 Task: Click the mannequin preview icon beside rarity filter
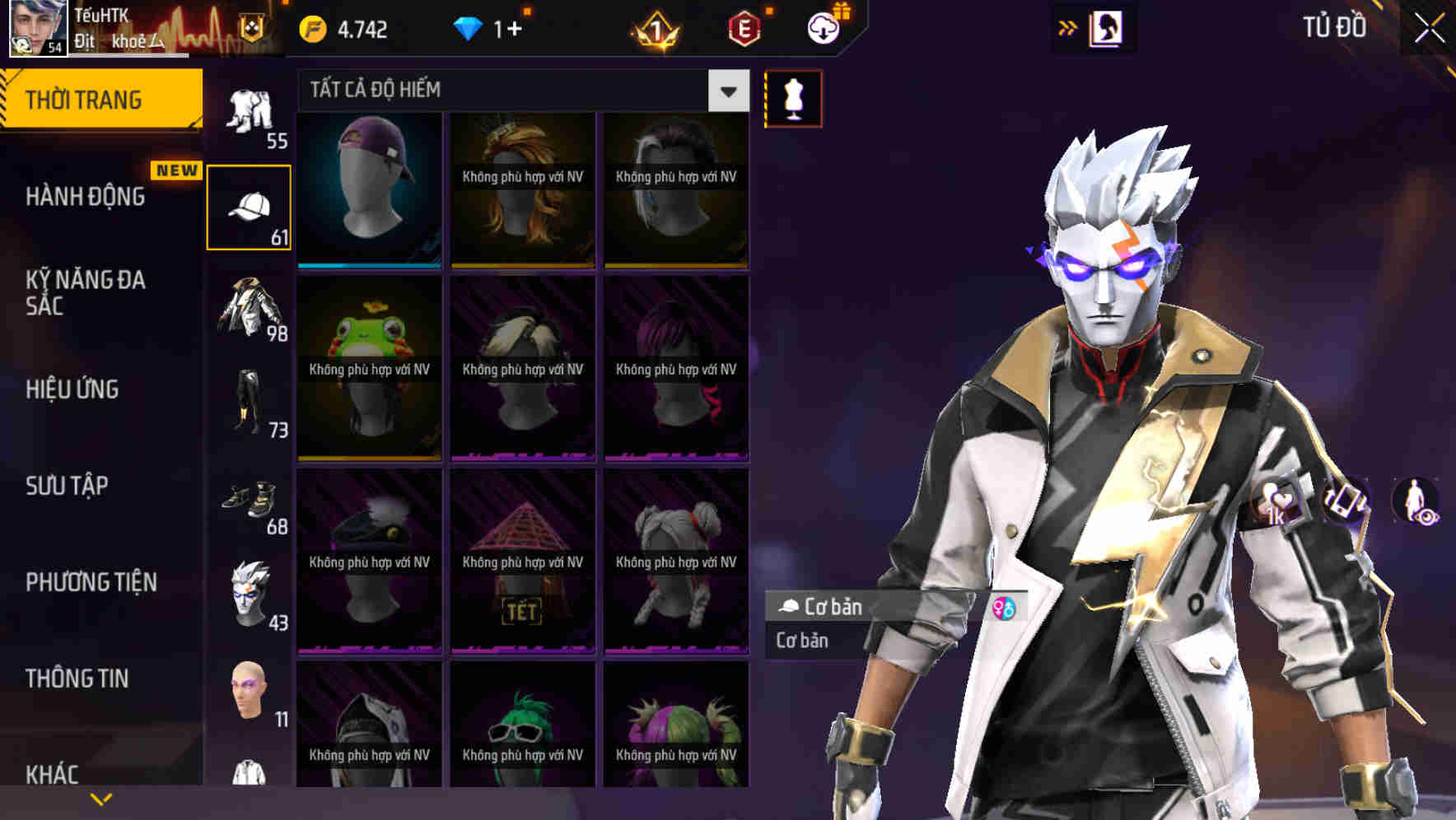coord(792,97)
